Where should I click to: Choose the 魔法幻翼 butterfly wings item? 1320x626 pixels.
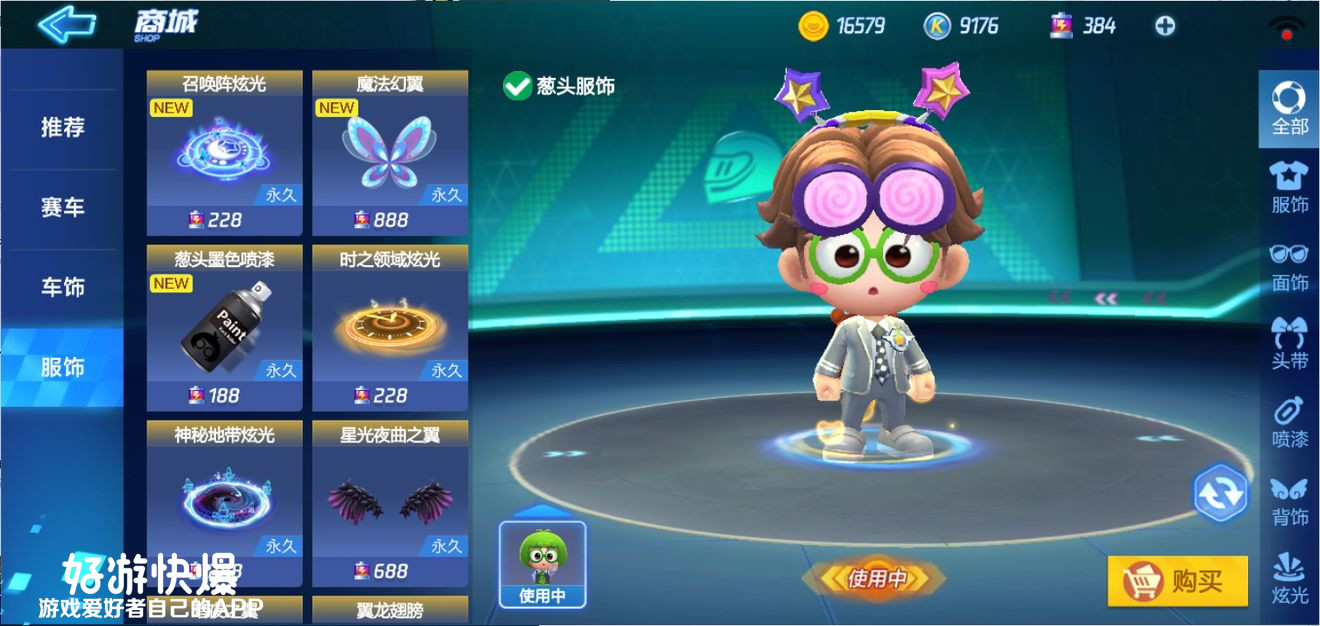pos(390,152)
